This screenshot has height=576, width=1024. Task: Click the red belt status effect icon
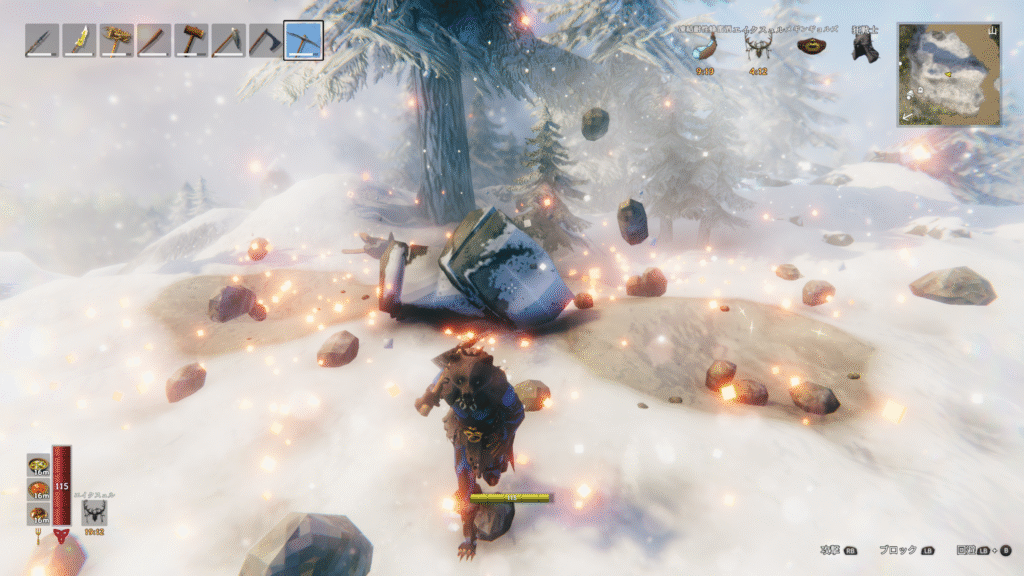point(810,46)
